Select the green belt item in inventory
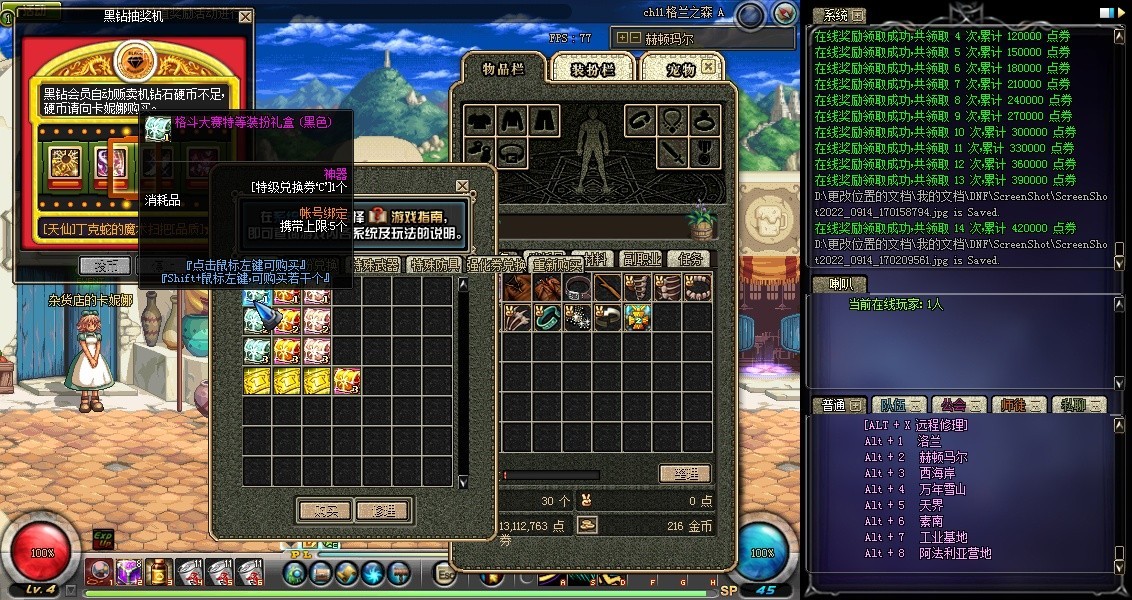This screenshot has height=600, width=1132. (547, 317)
